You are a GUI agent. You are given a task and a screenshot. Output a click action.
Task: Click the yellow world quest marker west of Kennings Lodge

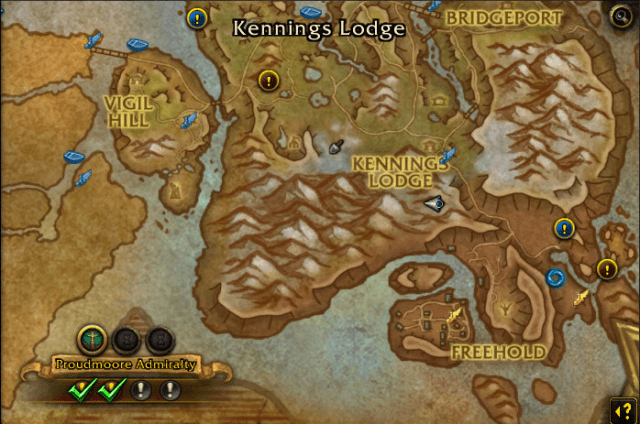[x=267, y=80]
